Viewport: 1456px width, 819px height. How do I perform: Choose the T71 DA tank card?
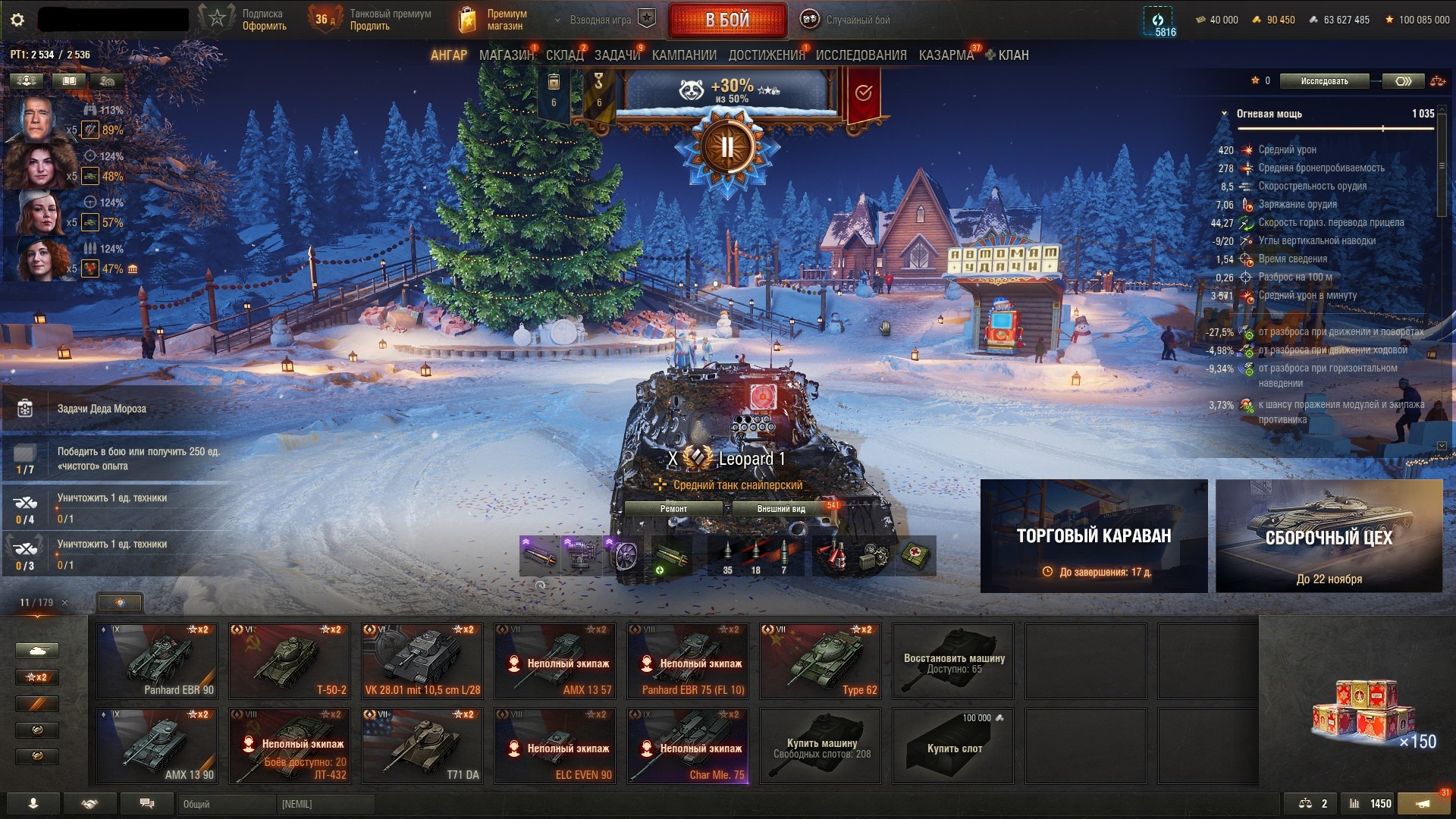(x=422, y=745)
